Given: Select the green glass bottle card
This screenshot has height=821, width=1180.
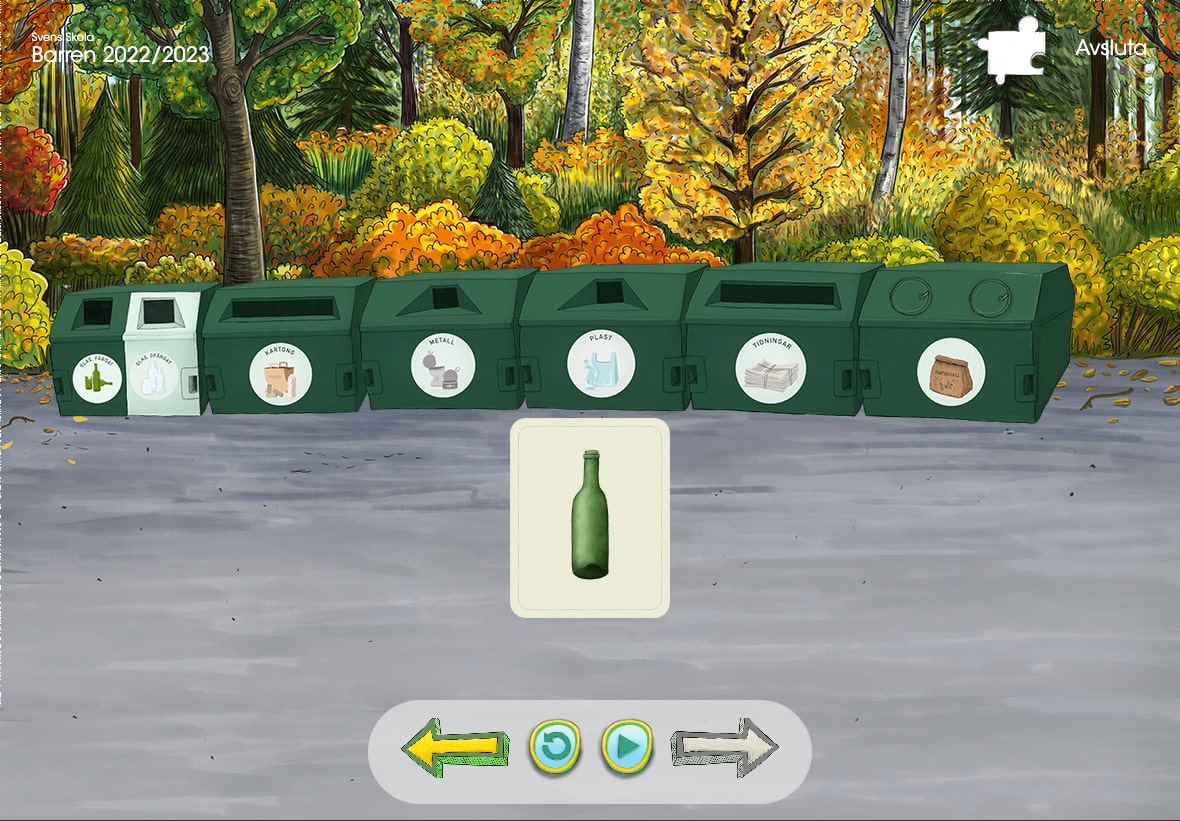Looking at the screenshot, I should pyautogui.click(x=589, y=517).
